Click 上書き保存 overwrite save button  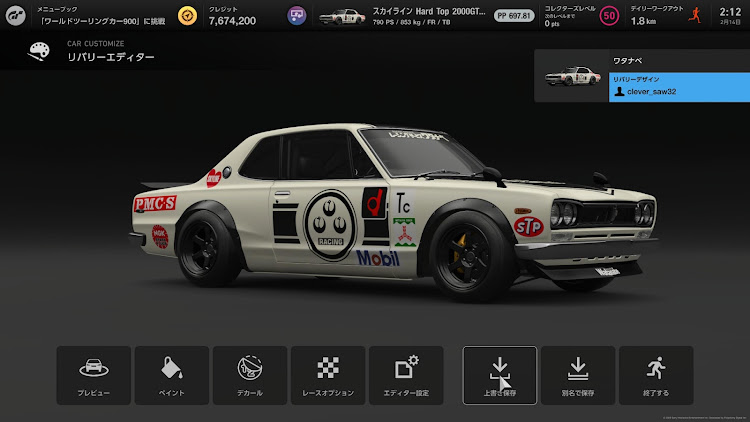500,375
